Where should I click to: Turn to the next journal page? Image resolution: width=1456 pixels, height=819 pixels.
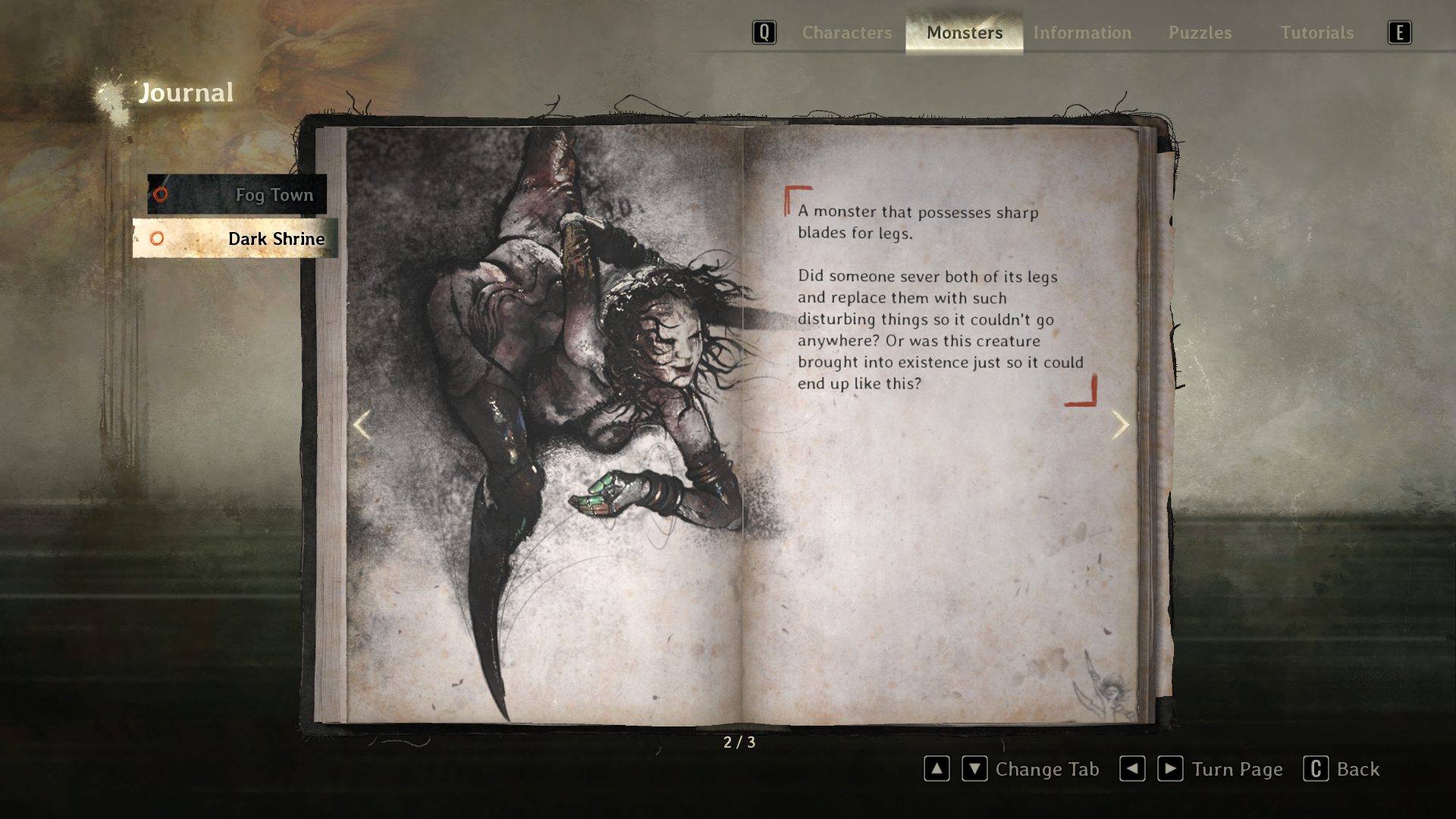point(1120,425)
